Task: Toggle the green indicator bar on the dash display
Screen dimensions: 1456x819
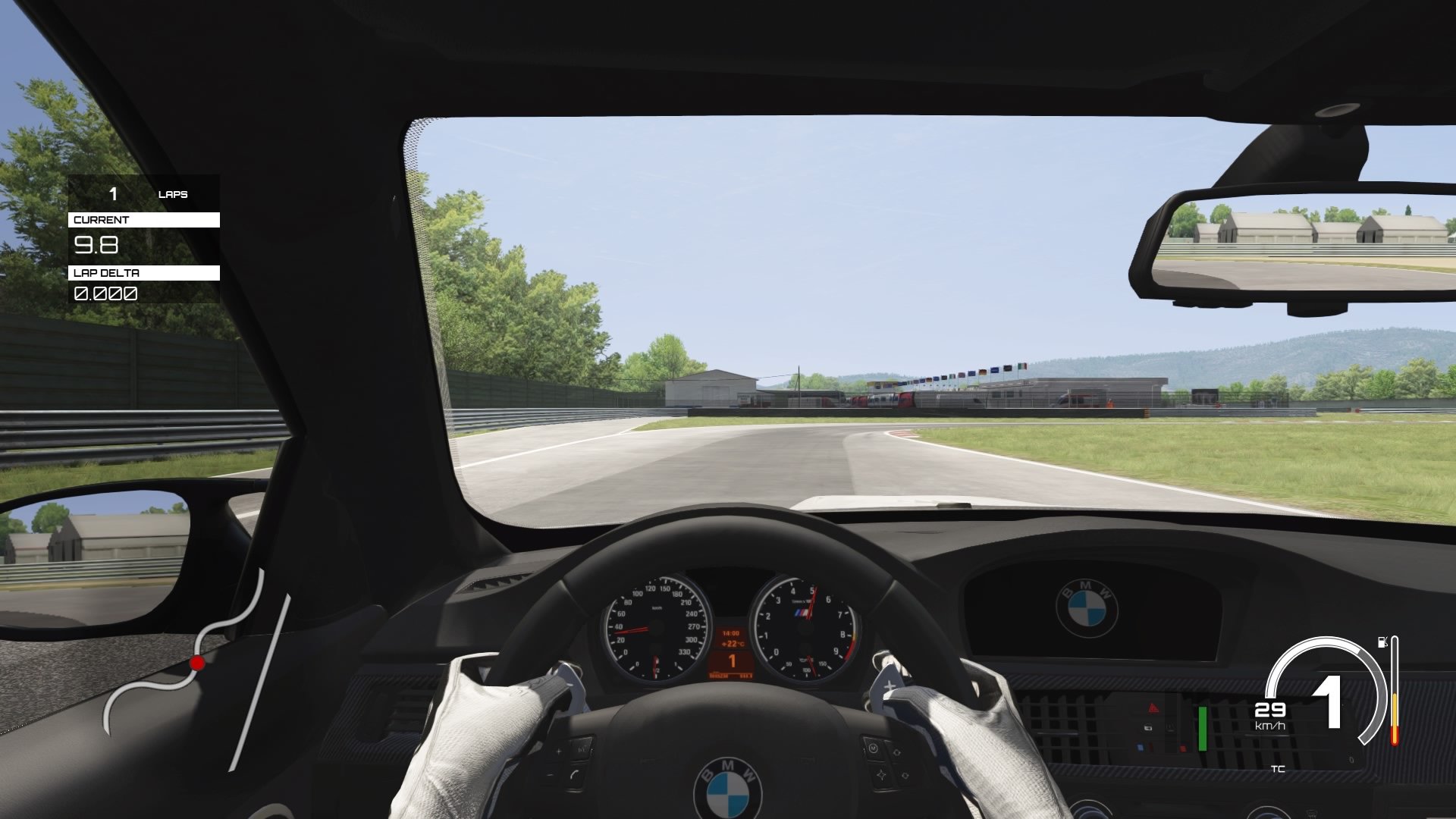Action: tap(1203, 728)
